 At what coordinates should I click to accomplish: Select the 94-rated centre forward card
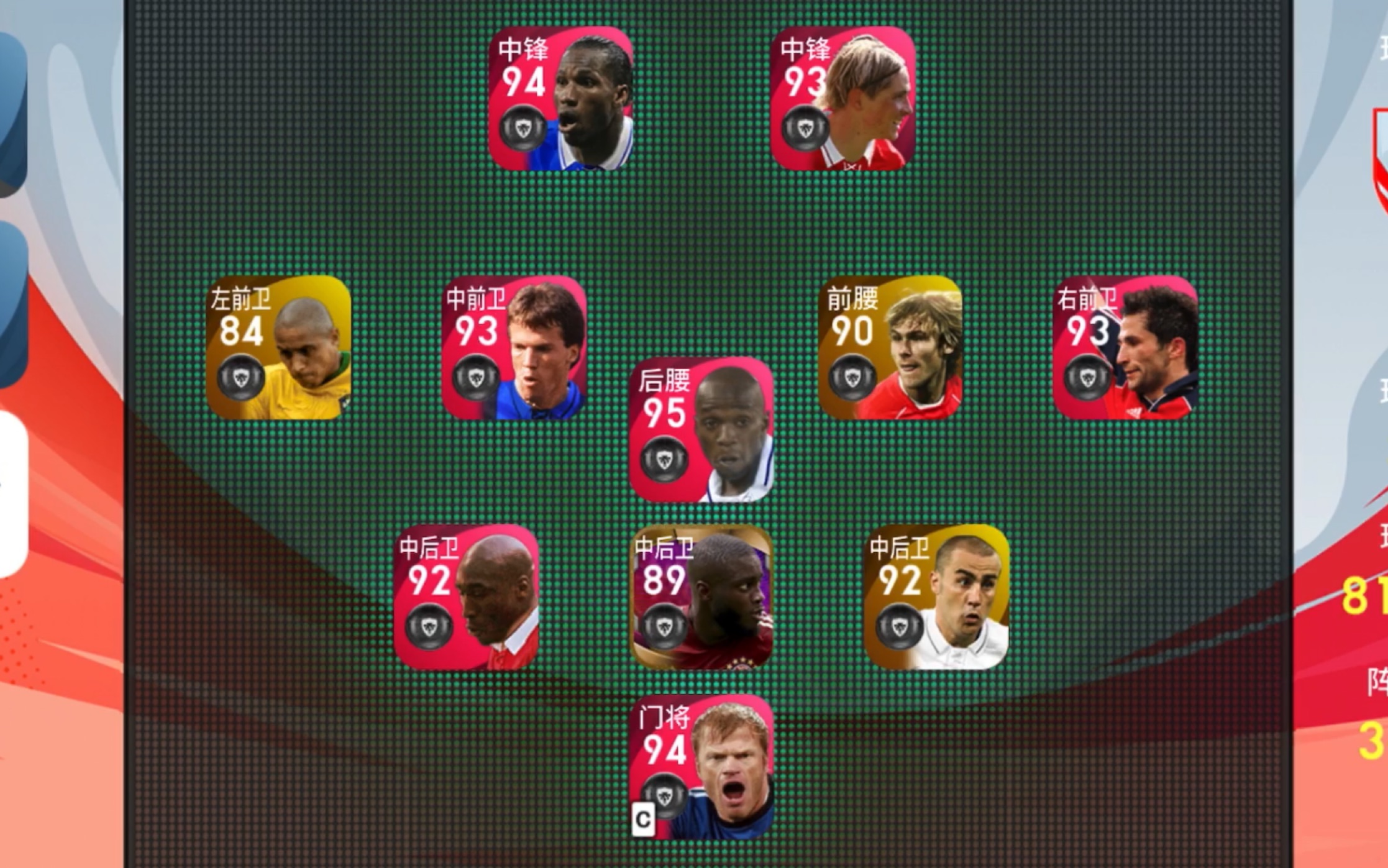[x=560, y=98]
